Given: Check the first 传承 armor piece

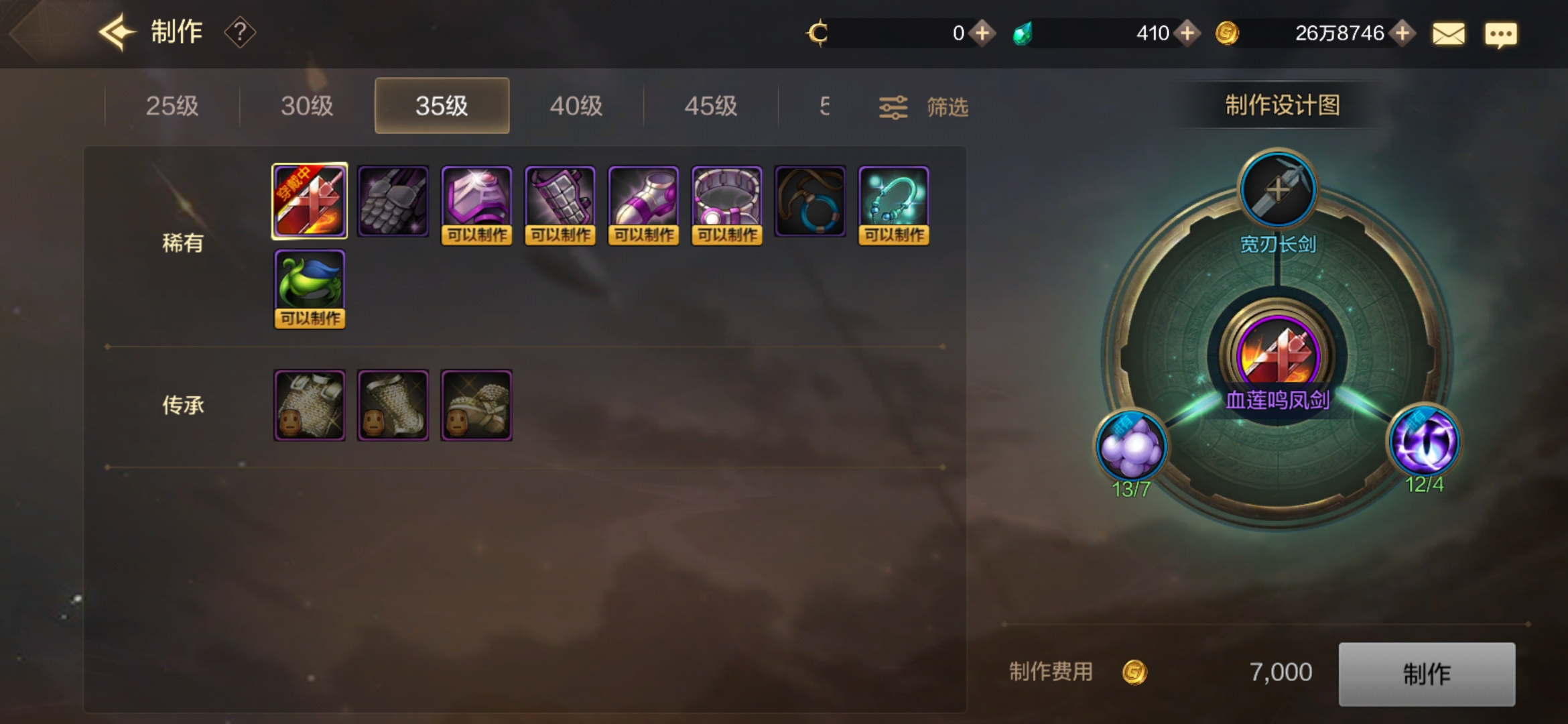Looking at the screenshot, I should [x=309, y=404].
